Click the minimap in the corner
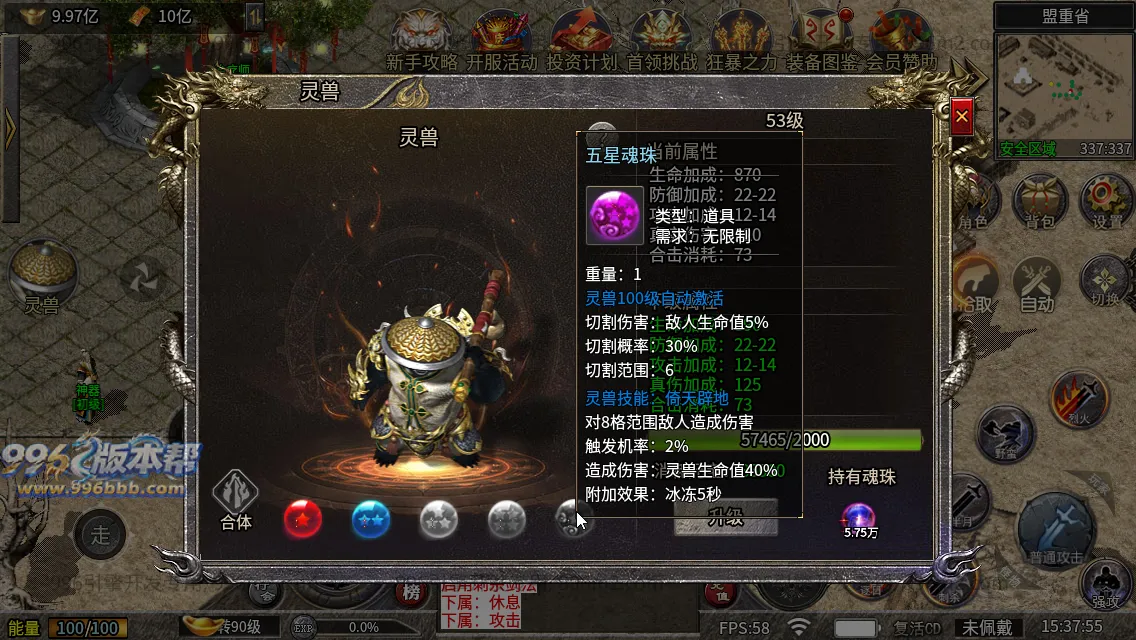 [1064, 90]
